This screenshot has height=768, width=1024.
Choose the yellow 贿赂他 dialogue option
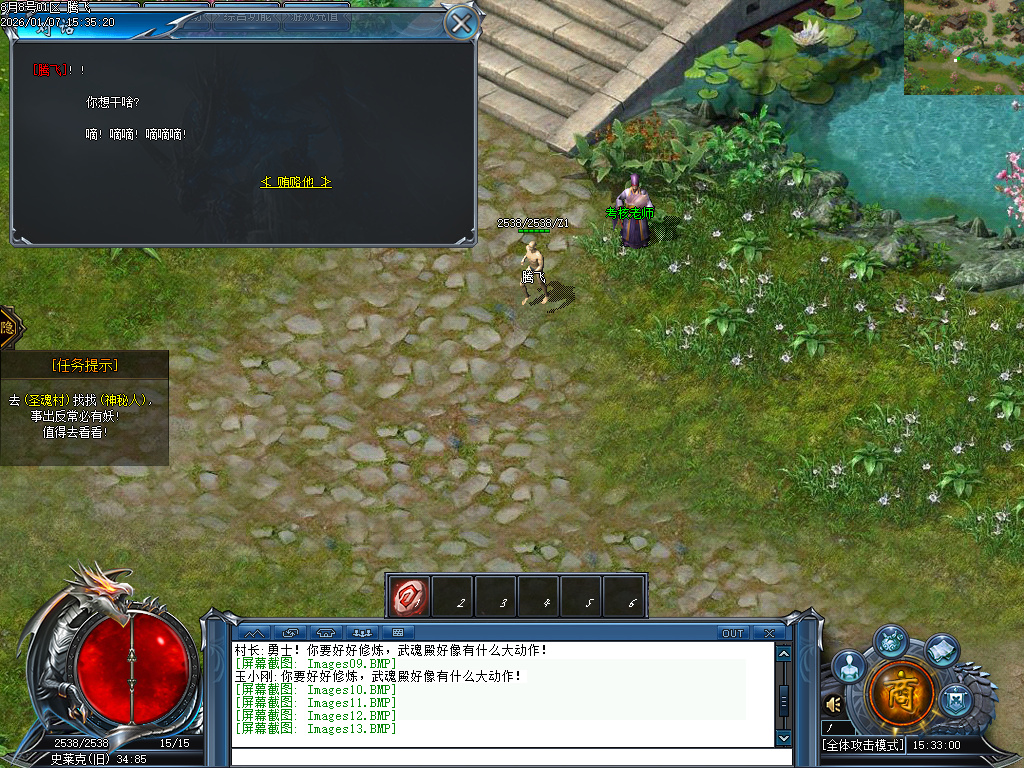pyautogui.click(x=296, y=182)
